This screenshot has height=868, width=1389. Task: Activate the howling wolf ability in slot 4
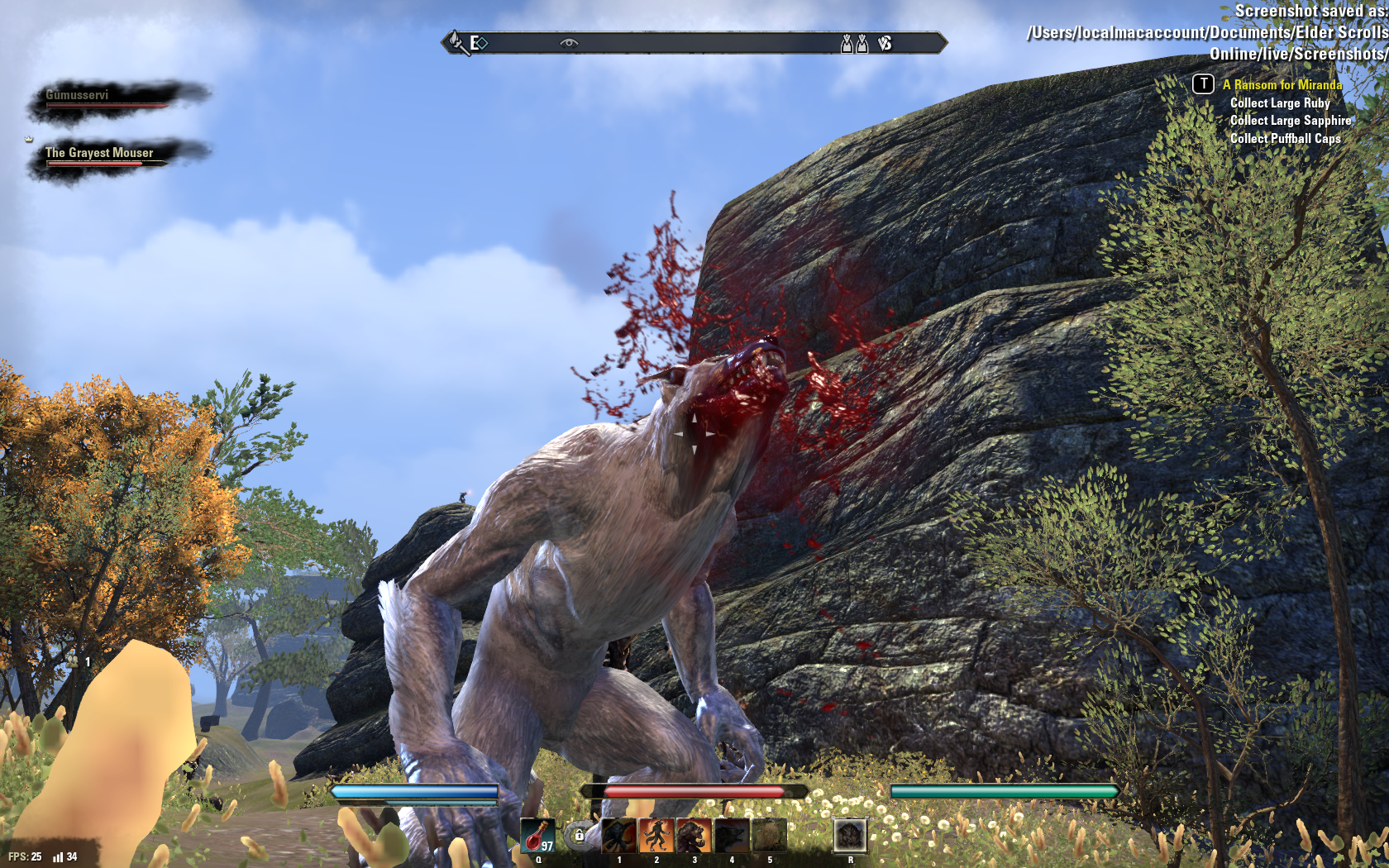pos(732,836)
